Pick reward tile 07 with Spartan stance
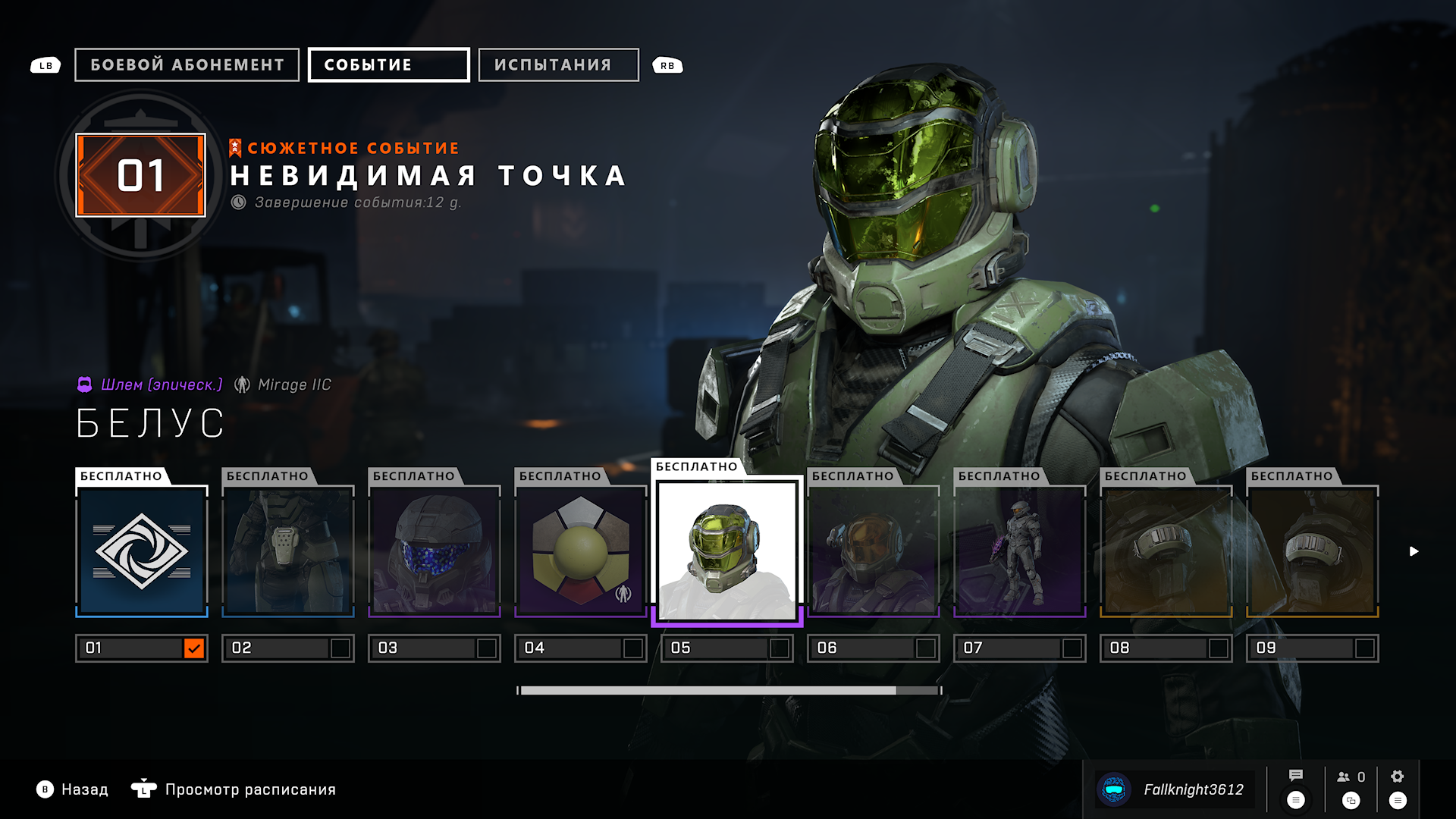Screen dimensions: 1456x819 tap(1020, 551)
